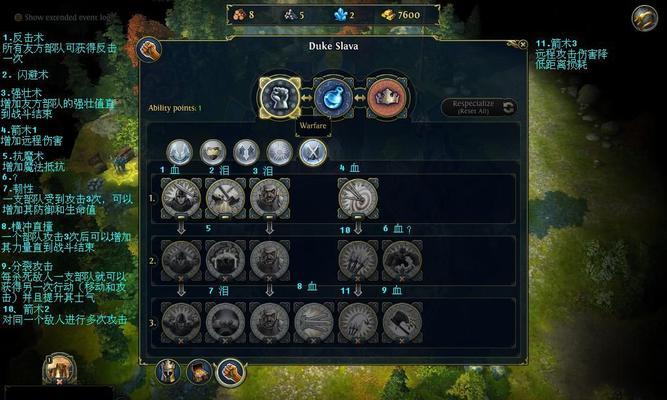The image size is (667, 400).
Task: Select the first tier 1 warrior skill
Action: [182, 199]
